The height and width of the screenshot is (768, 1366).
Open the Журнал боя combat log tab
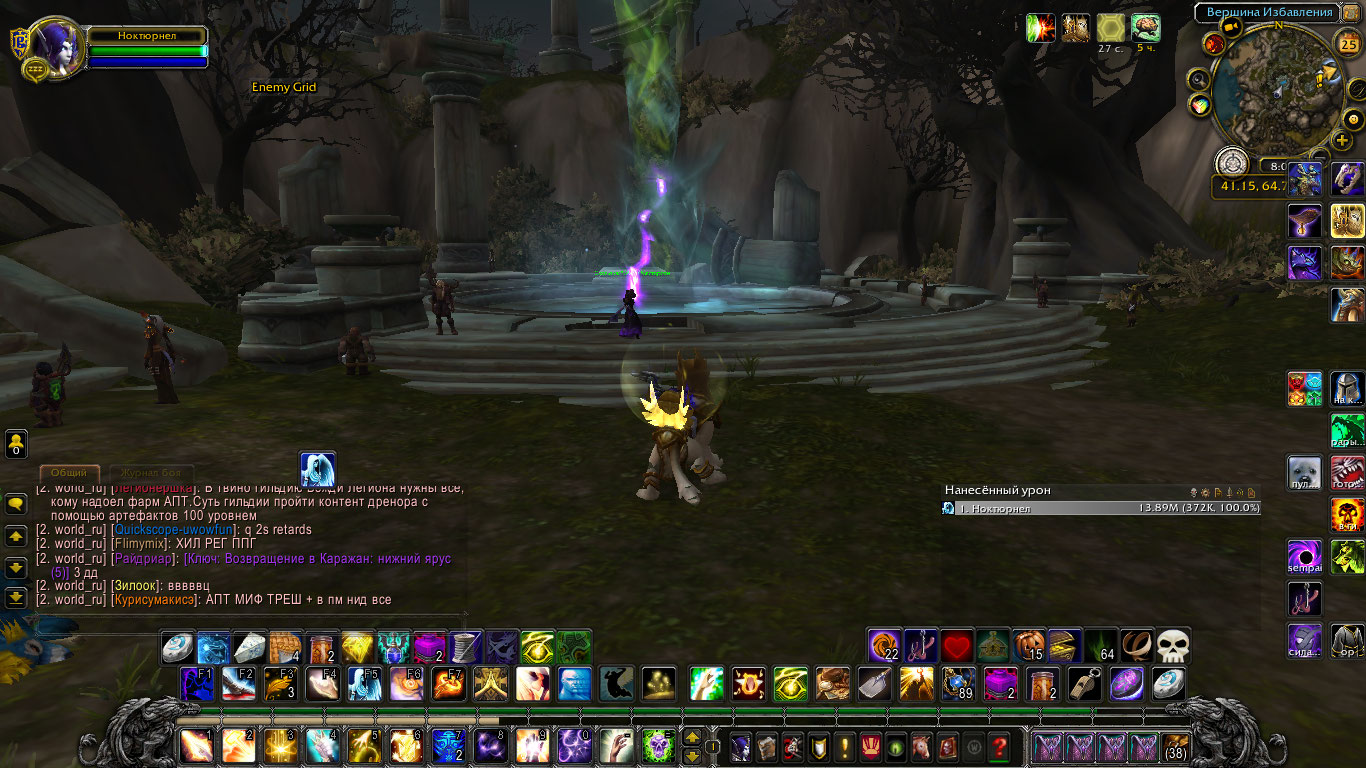click(x=150, y=472)
